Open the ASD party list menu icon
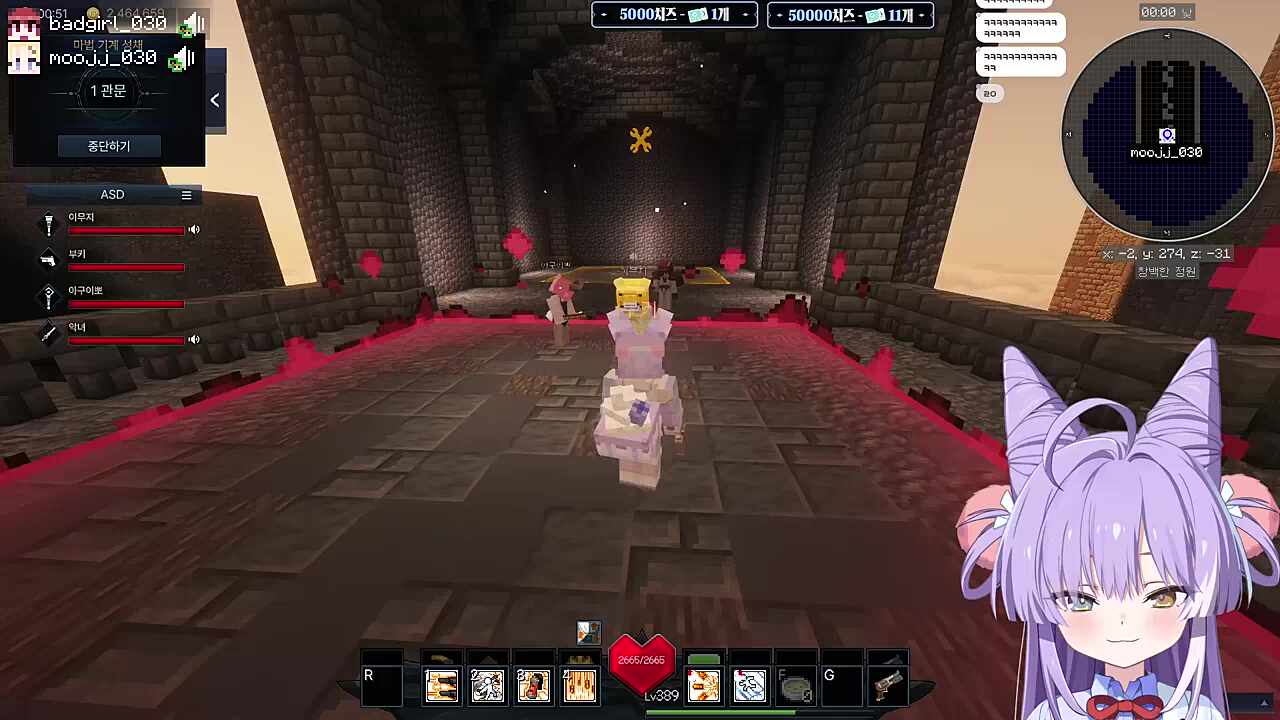The width and height of the screenshot is (1280, 720). pos(186,195)
